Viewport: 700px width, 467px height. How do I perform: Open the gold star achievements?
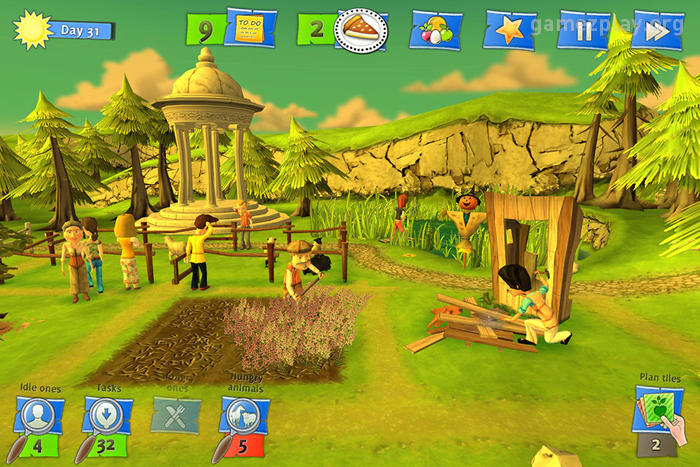pyautogui.click(x=510, y=30)
